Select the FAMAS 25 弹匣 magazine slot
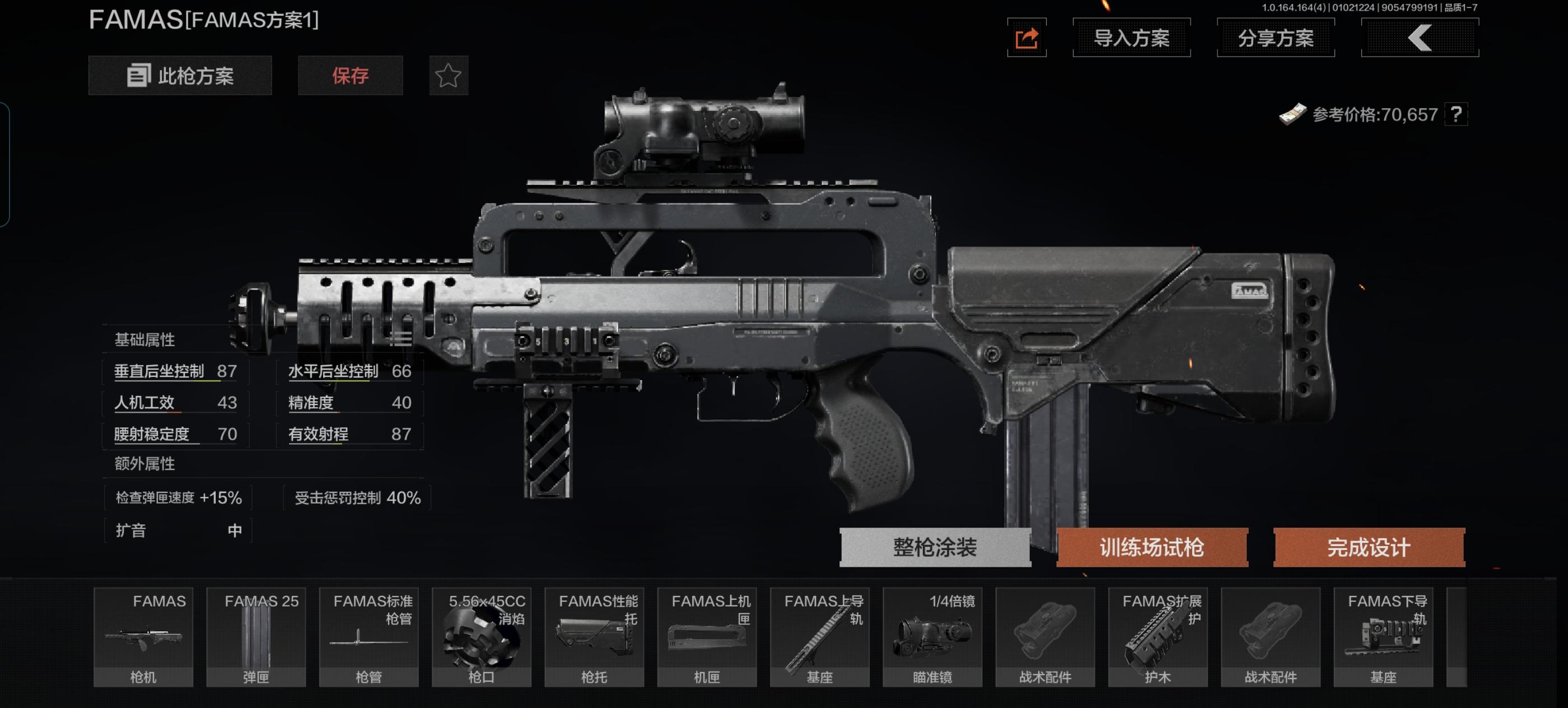This screenshot has width=1568, height=708. [256, 637]
